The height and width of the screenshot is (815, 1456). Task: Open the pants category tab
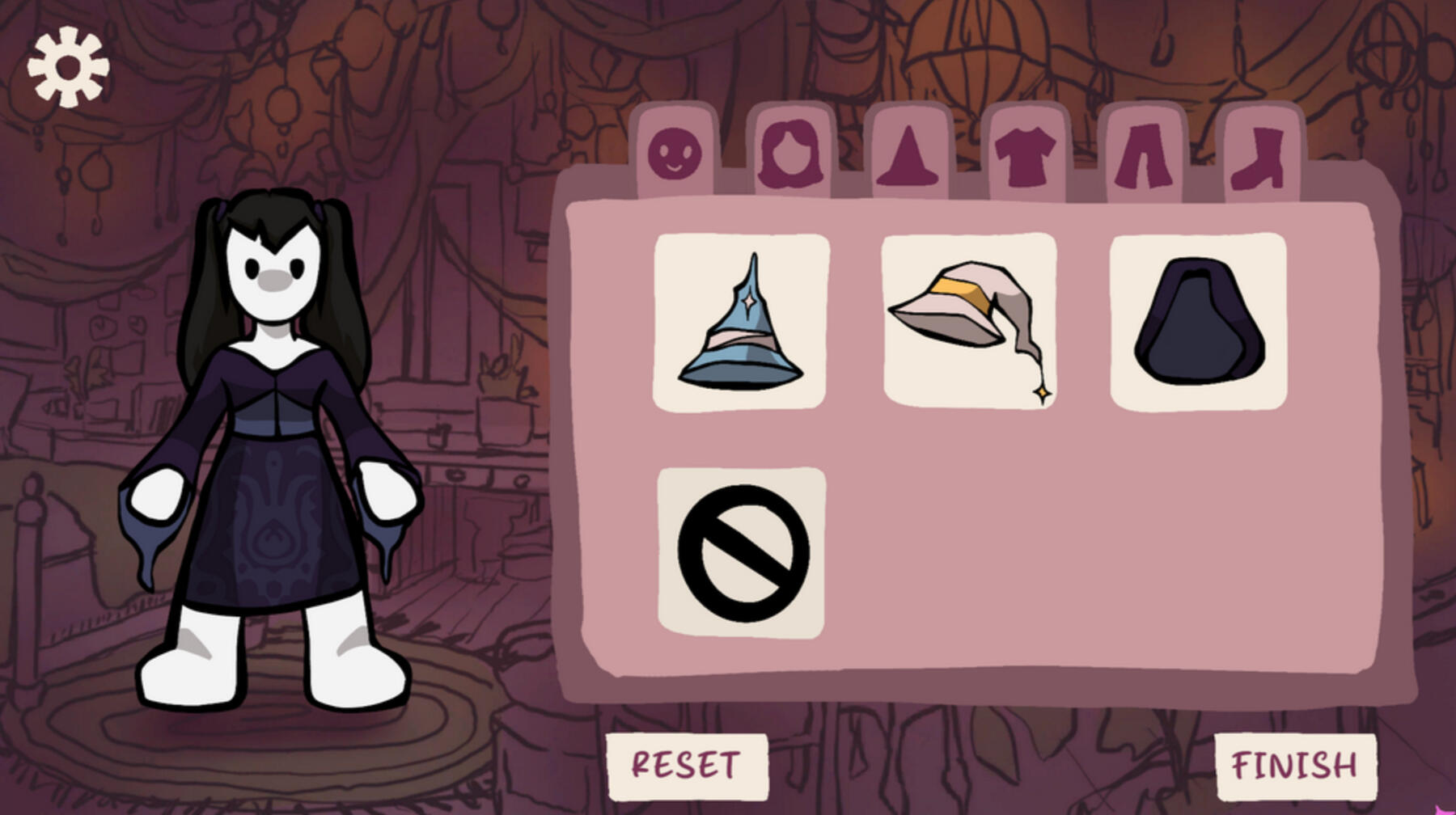[1144, 155]
